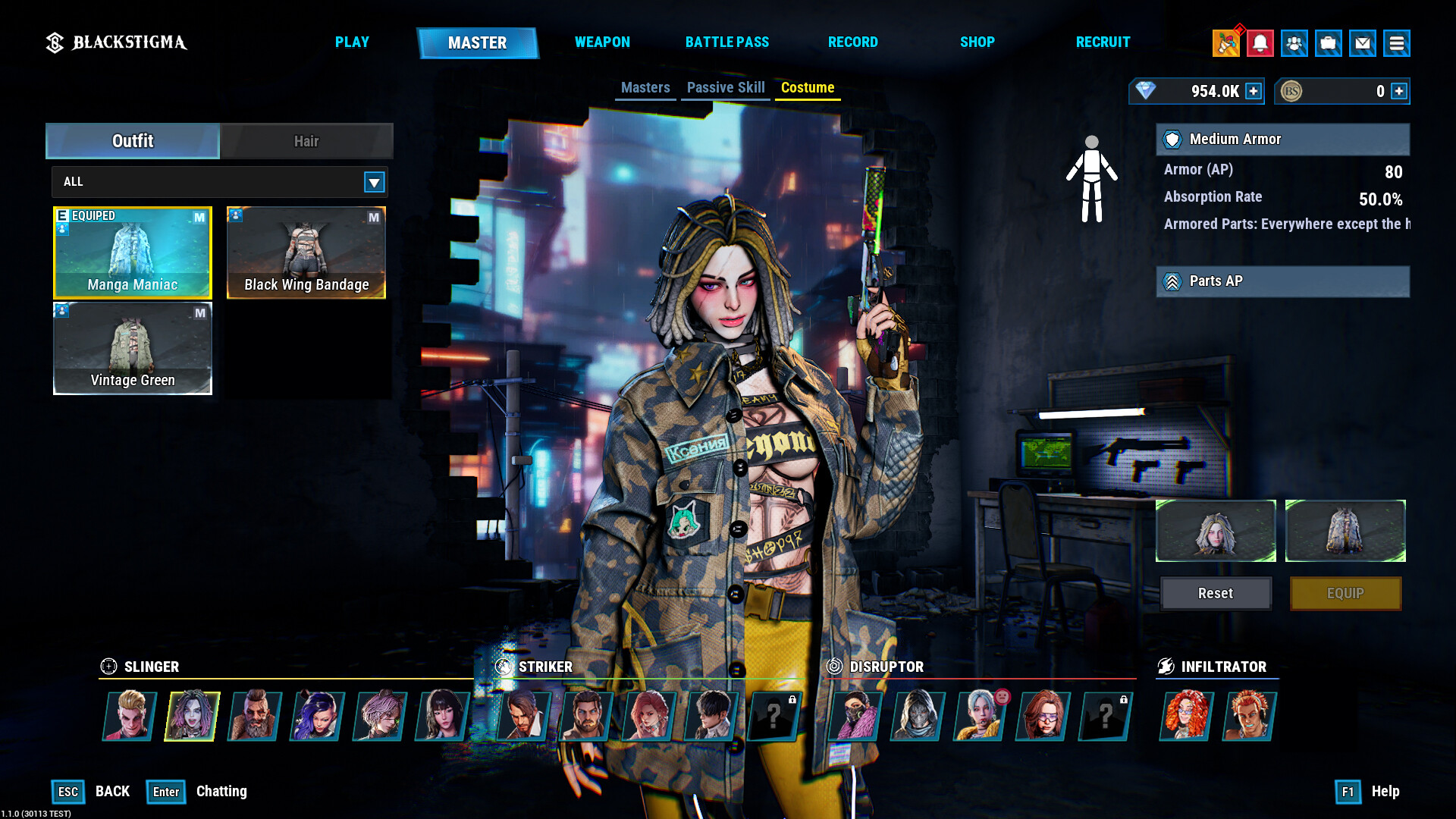Select the Slinger class crosshair icon

pyautogui.click(x=108, y=667)
